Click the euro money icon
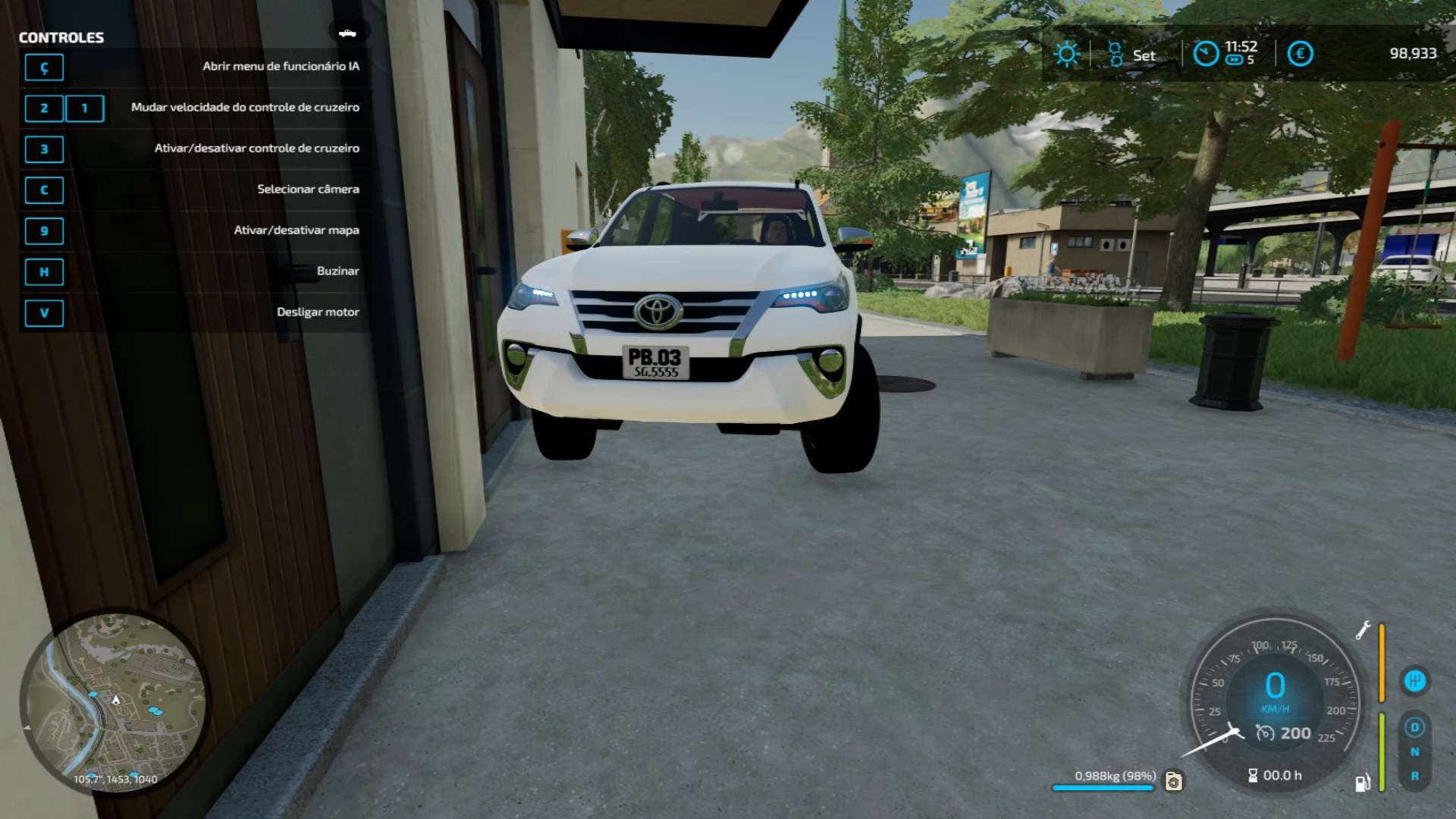The height and width of the screenshot is (819, 1456). tap(1300, 54)
